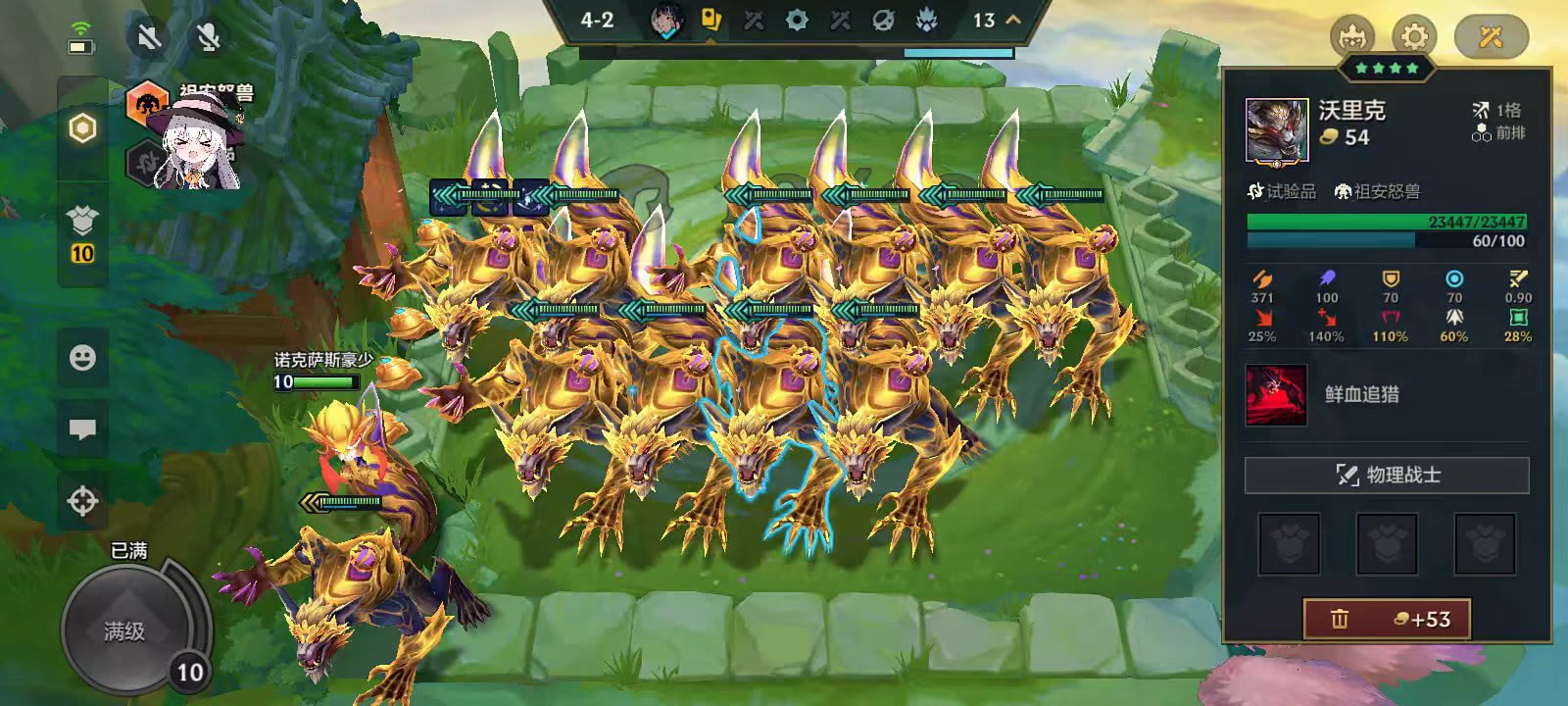
Task: Select the 沃里克 champion portrait
Action: point(1277,129)
